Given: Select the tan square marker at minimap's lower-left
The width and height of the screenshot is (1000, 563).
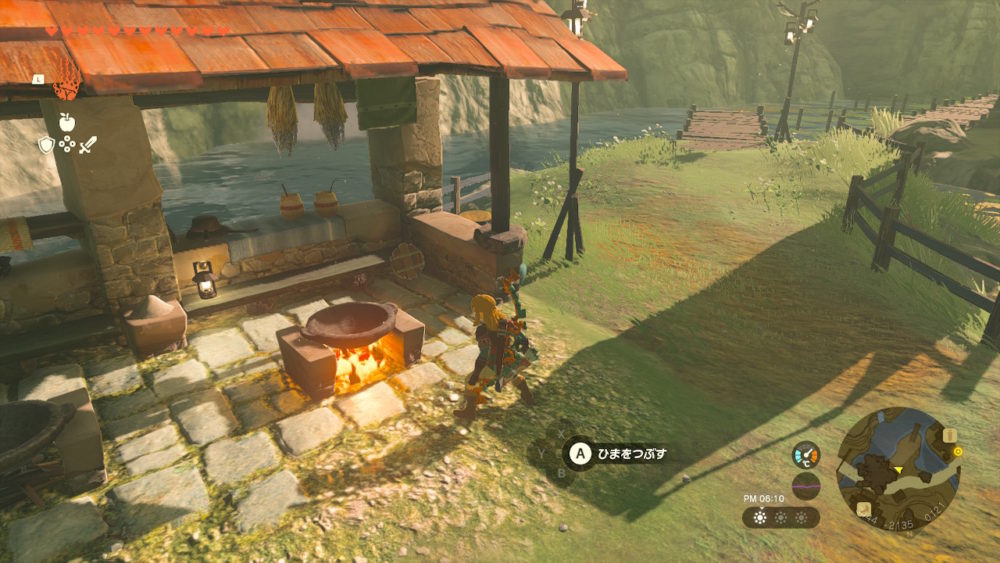Looking at the screenshot, I should pos(862,509).
